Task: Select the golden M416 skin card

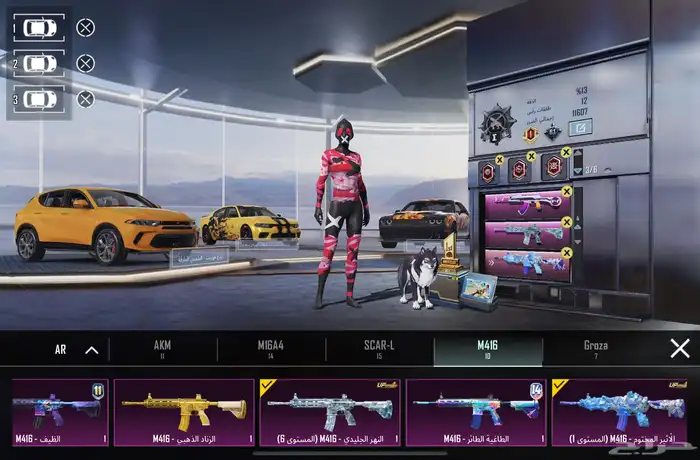Action: point(184,412)
